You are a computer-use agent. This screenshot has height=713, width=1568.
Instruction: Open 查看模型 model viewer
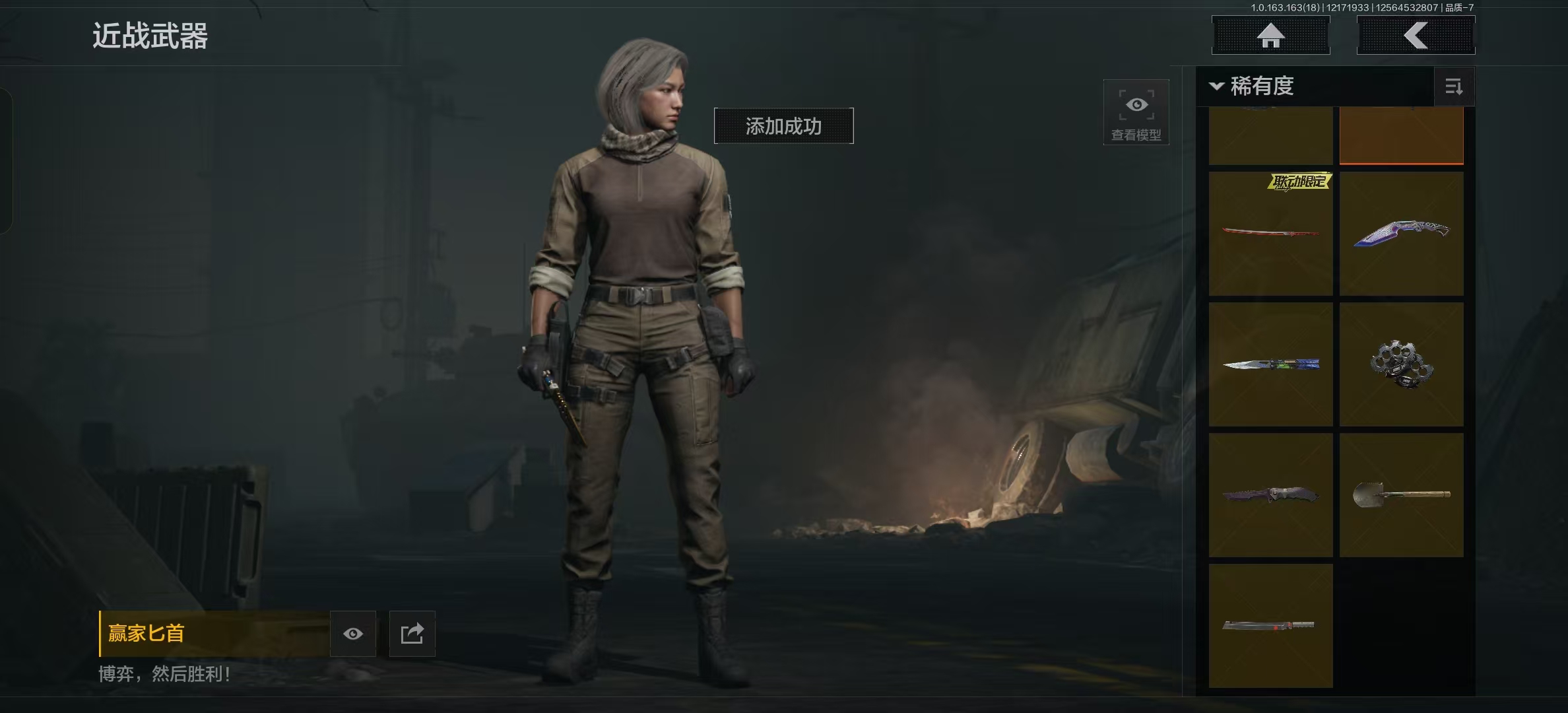click(1136, 112)
